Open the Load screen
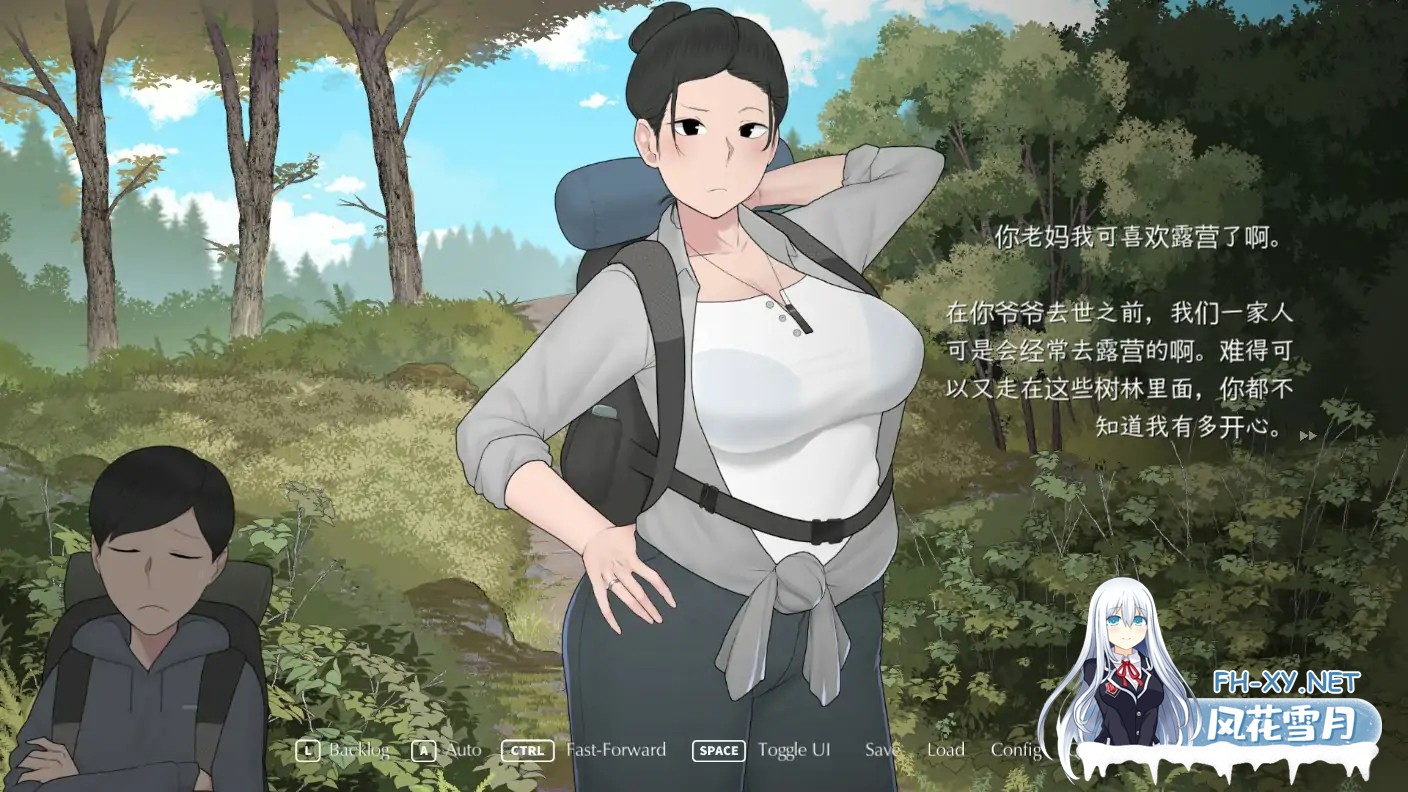Viewport: 1408px width, 792px height. (x=944, y=749)
